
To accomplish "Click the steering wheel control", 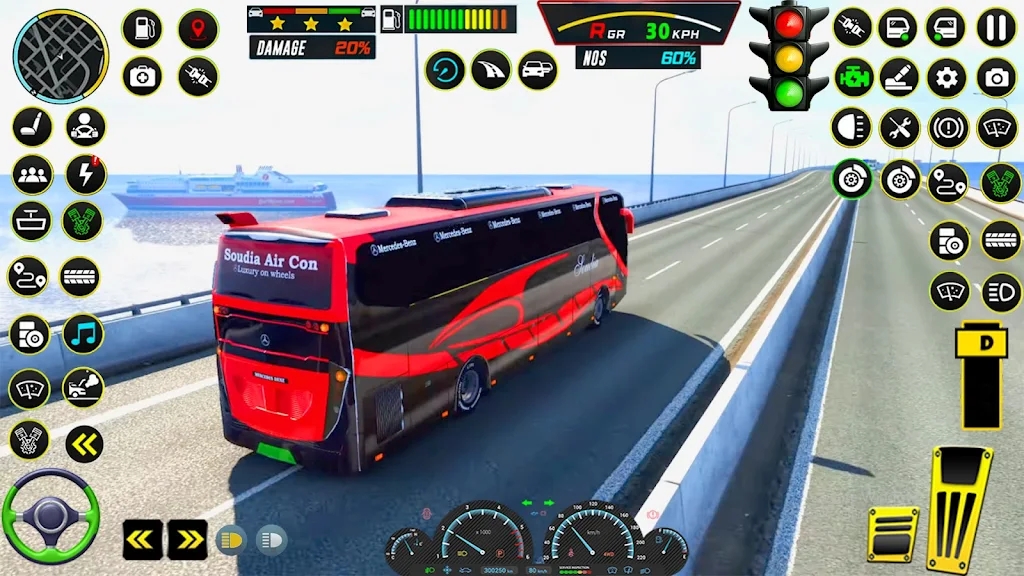I will (x=51, y=516).
